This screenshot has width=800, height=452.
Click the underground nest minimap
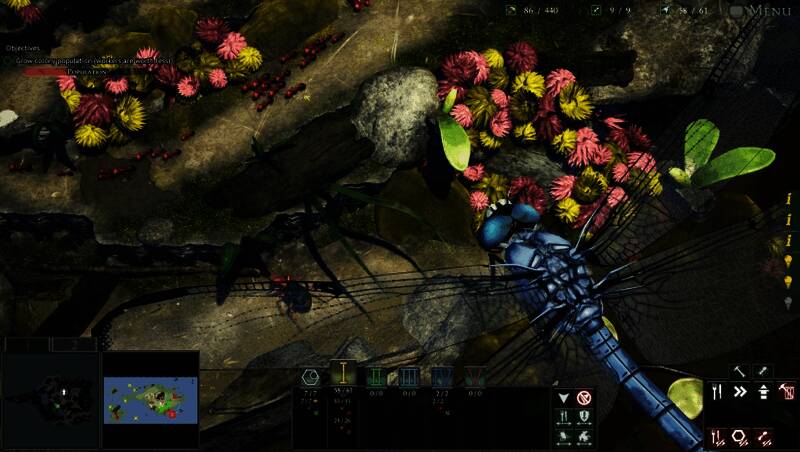(50, 395)
